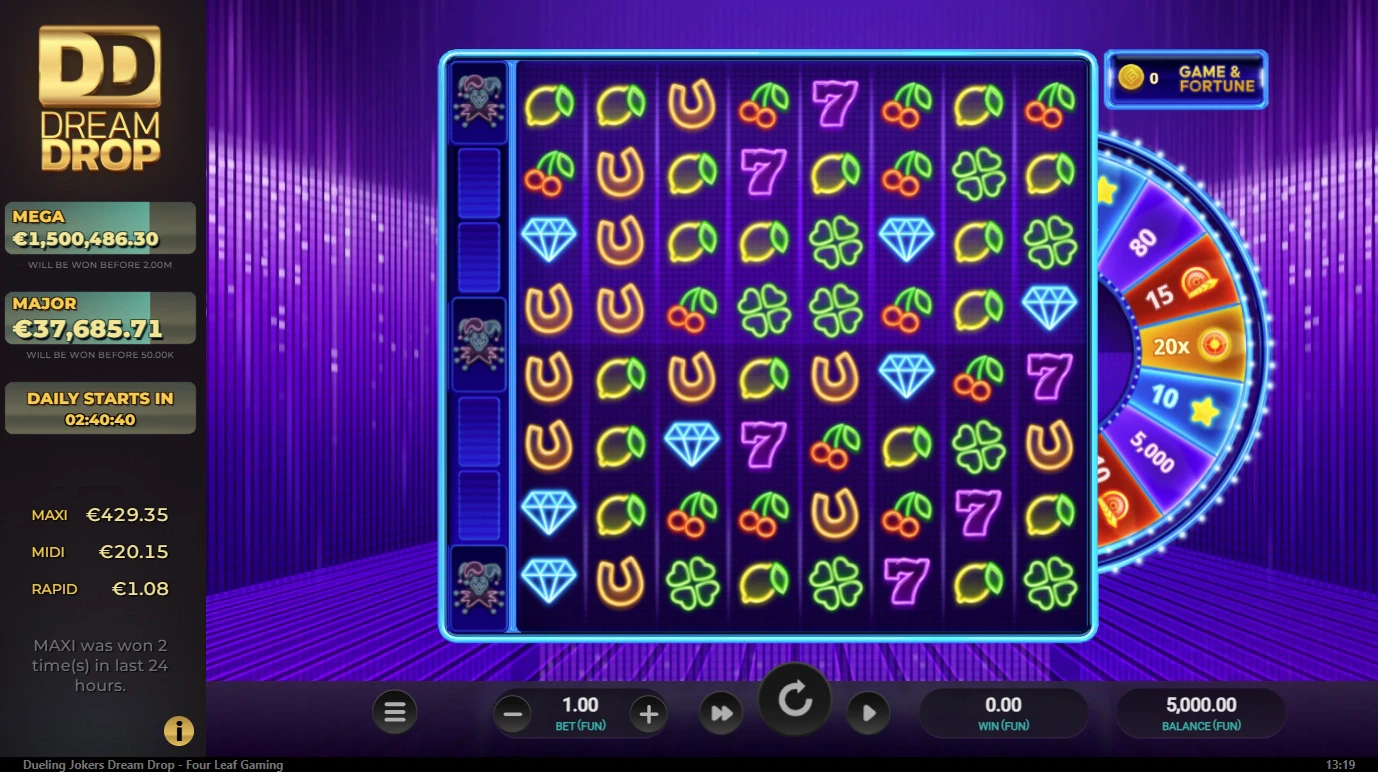Decrease the bet with the minus button
1378x772 pixels.
[512, 713]
